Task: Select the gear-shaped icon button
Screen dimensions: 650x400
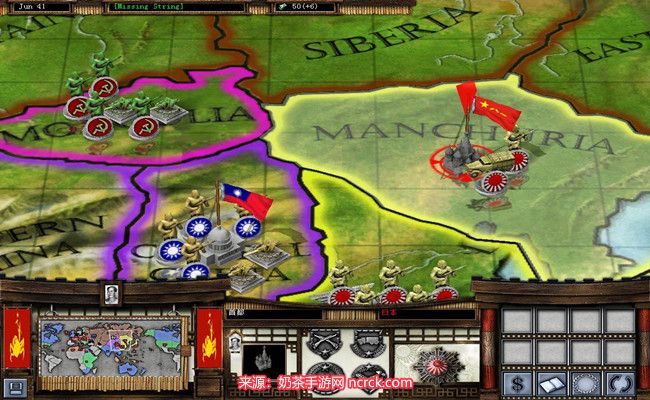Action: [x=583, y=385]
